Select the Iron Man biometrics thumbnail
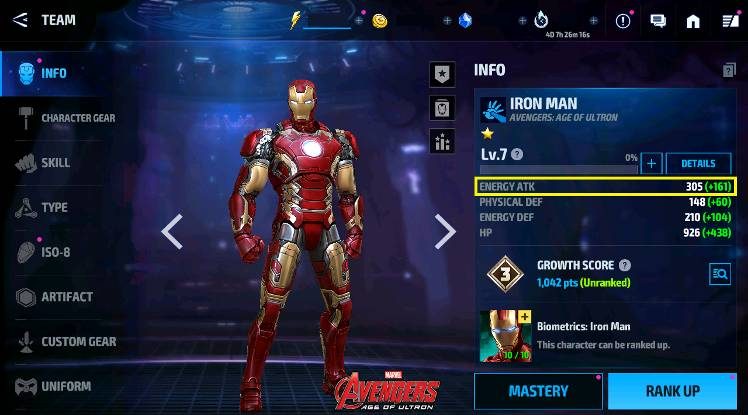 pos(506,336)
